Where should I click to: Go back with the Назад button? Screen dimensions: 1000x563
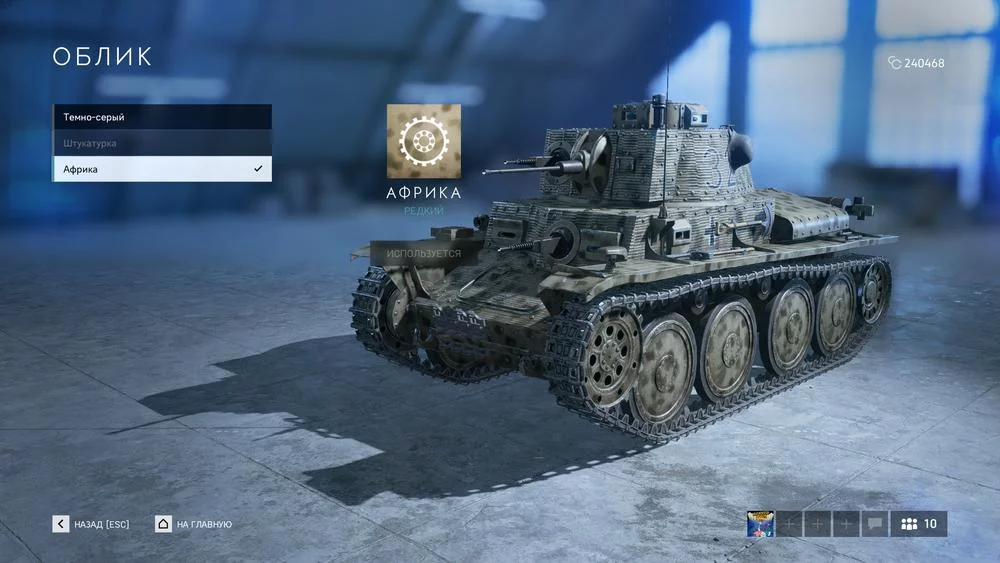point(91,524)
